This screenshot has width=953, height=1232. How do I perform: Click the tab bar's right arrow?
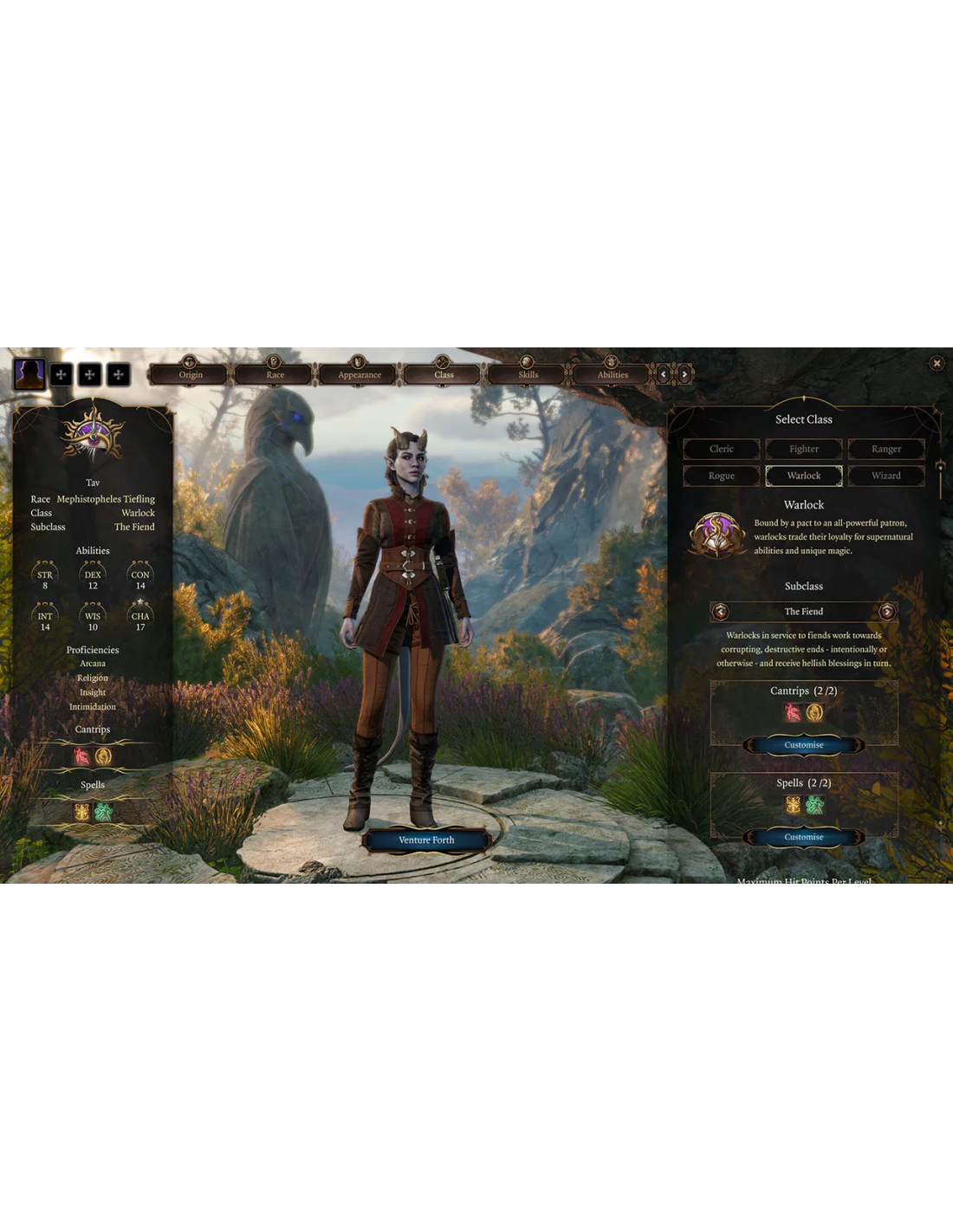[684, 374]
